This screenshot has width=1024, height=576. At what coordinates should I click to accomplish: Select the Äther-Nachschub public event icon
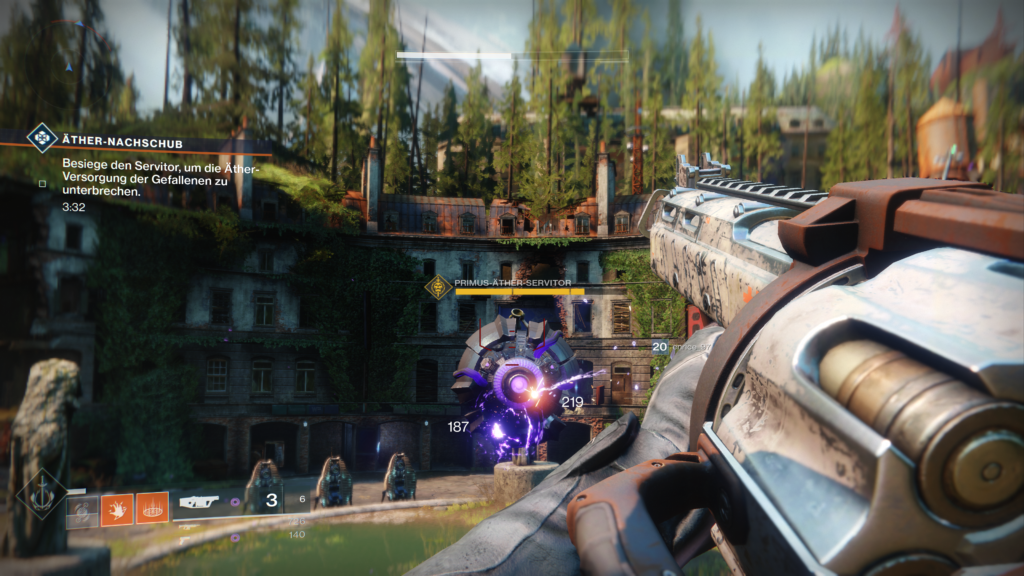pyautogui.click(x=41, y=138)
